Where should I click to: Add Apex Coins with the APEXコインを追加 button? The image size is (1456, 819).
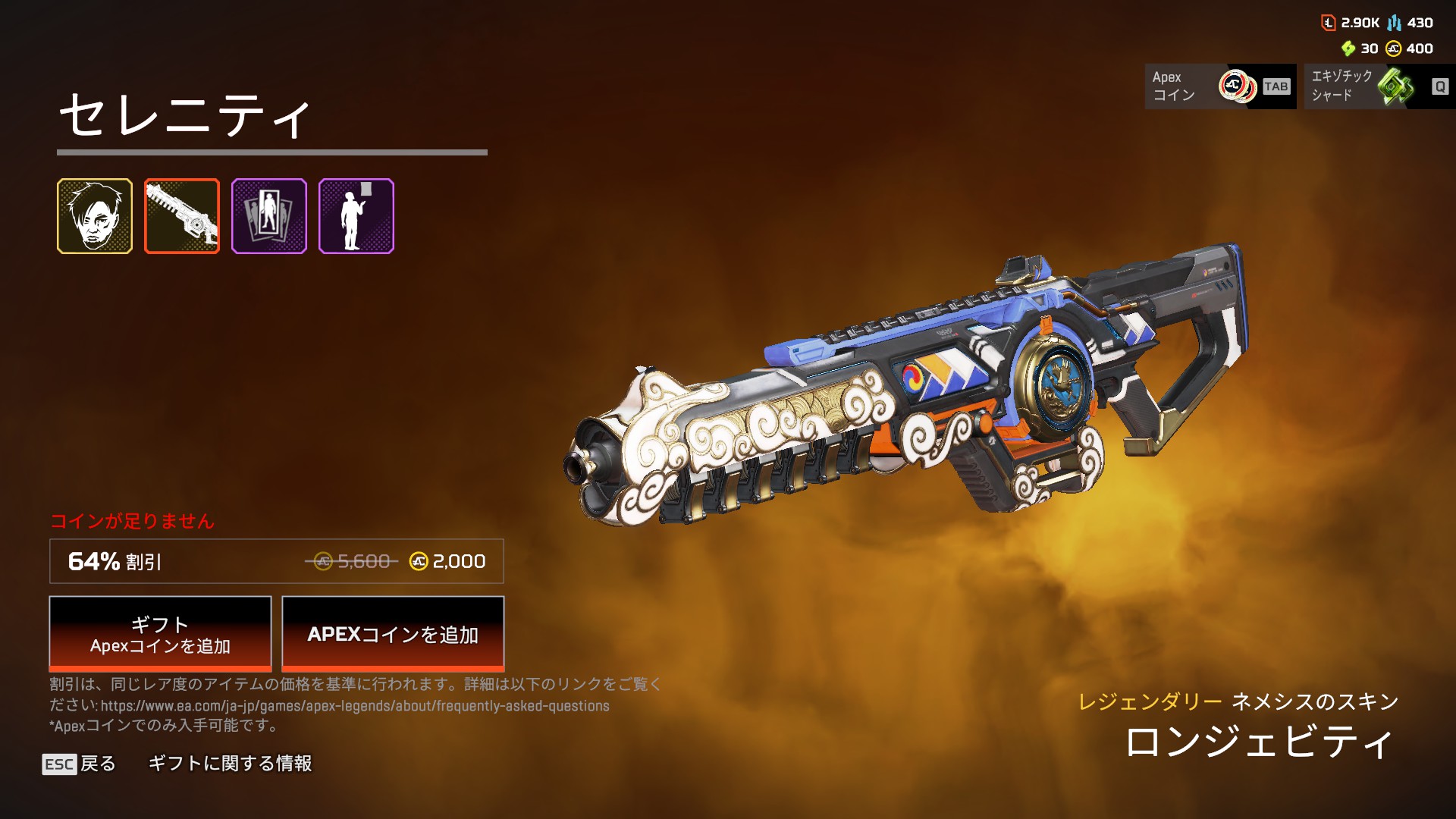pos(393,634)
